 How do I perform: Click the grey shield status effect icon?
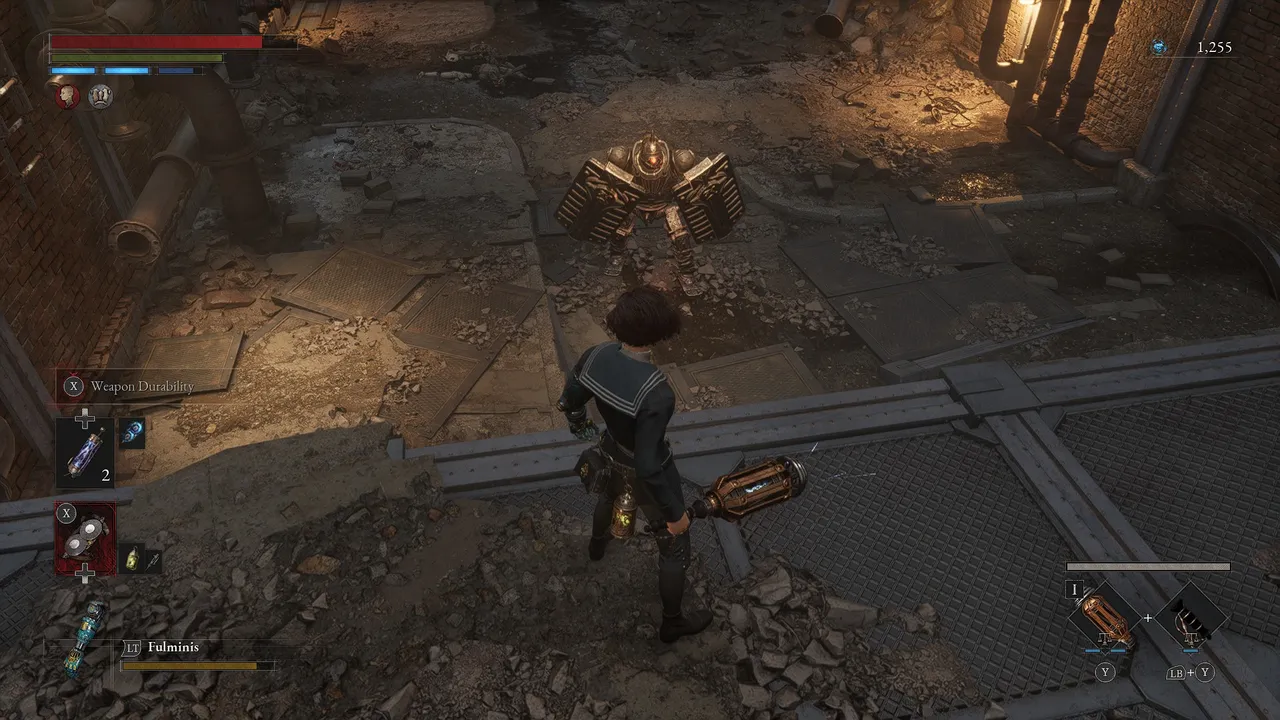[100, 96]
